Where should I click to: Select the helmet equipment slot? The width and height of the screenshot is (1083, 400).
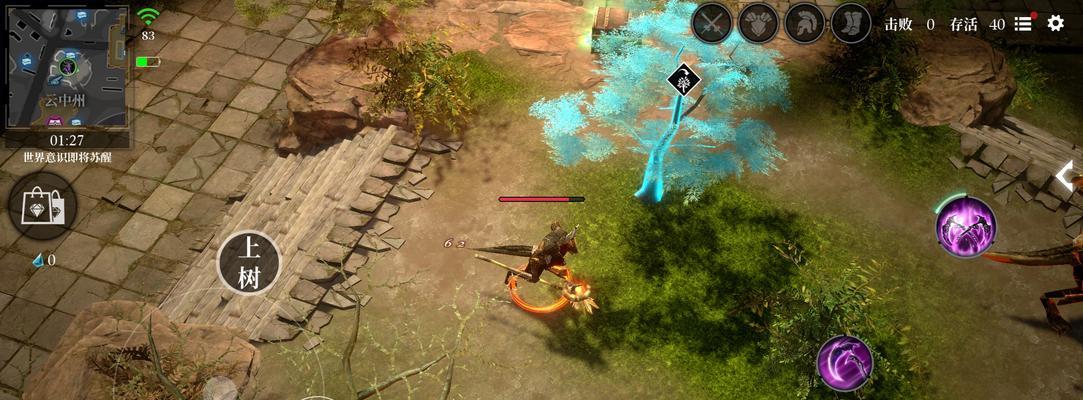pyautogui.click(x=805, y=23)
